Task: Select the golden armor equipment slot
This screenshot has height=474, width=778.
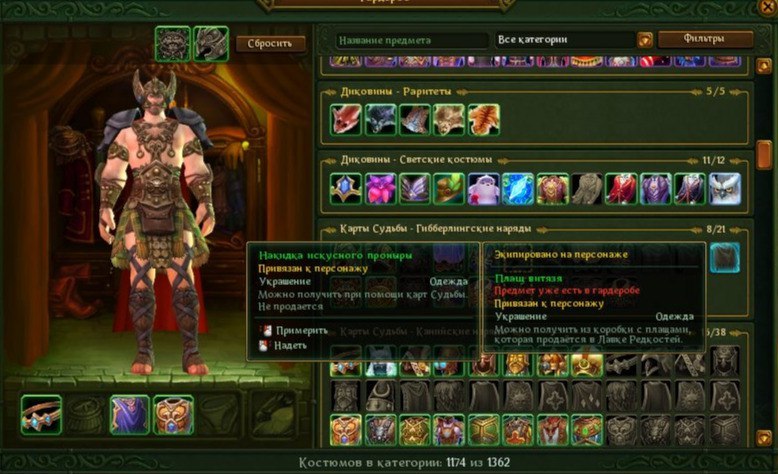Action: coord(172,414)
